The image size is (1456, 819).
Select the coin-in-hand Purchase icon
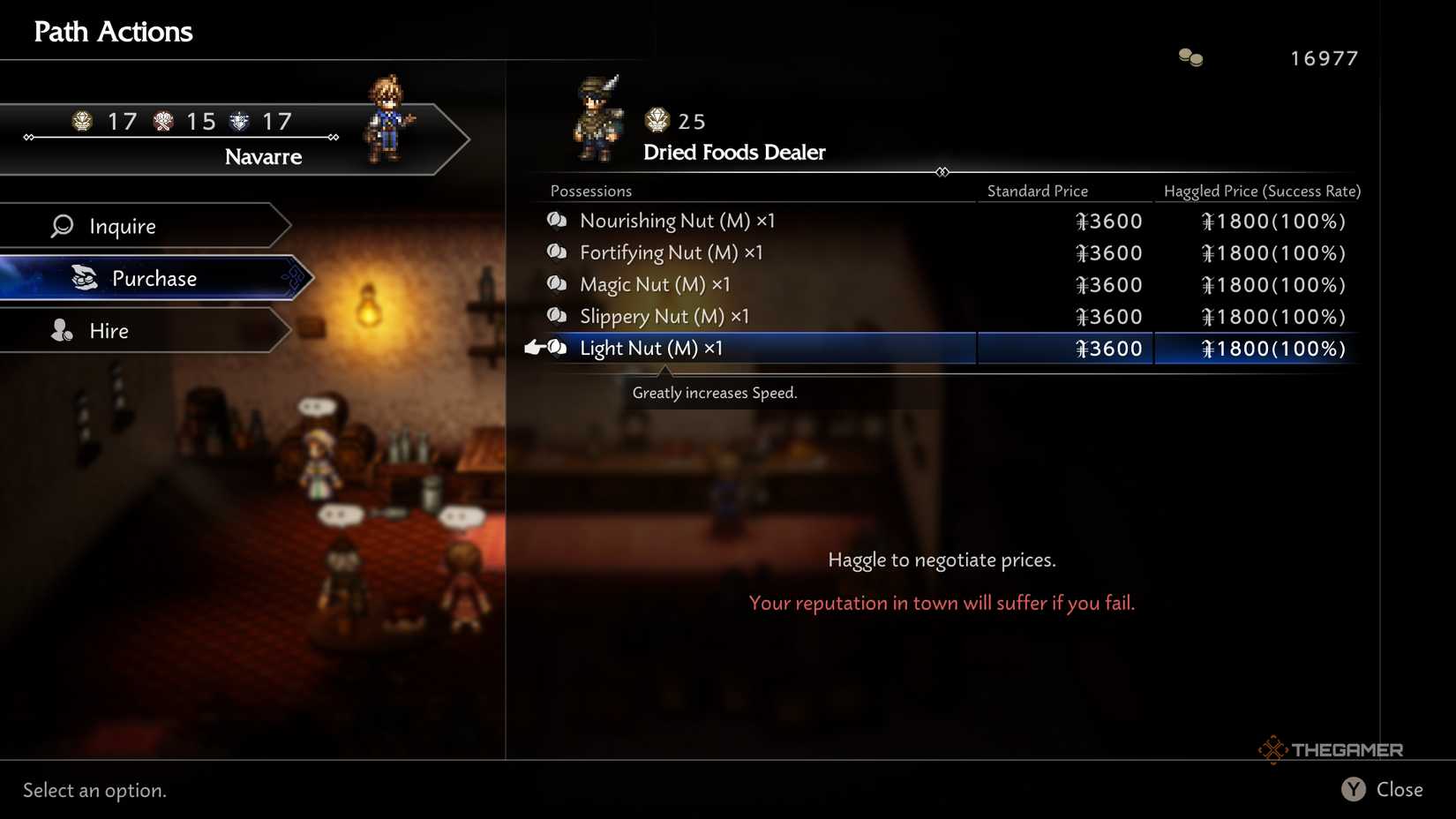point(82,278)
